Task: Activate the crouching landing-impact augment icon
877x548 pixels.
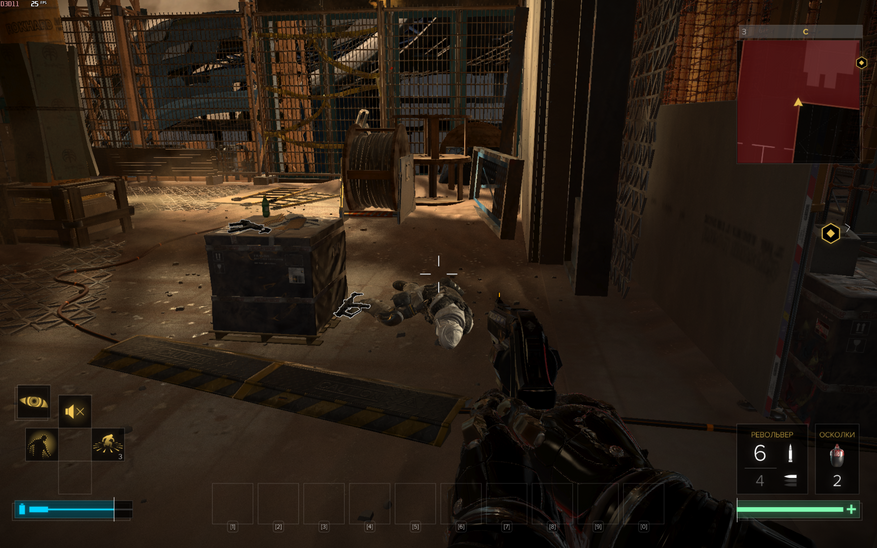Action: 108,445
